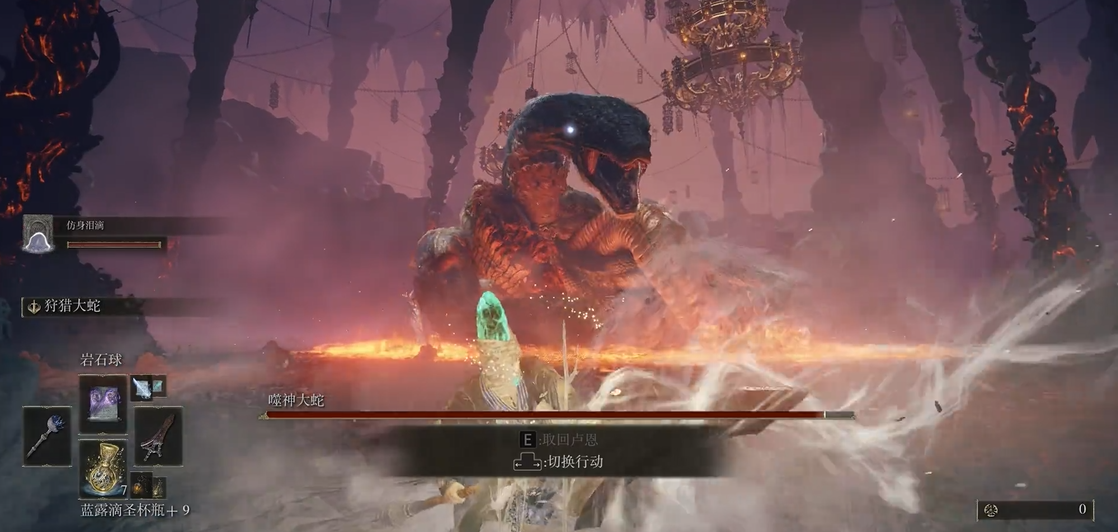This screenshot has height=532, width=1118.
Task: Click the 仿身泪滴 summon portrait
Action: click(38, 233)
